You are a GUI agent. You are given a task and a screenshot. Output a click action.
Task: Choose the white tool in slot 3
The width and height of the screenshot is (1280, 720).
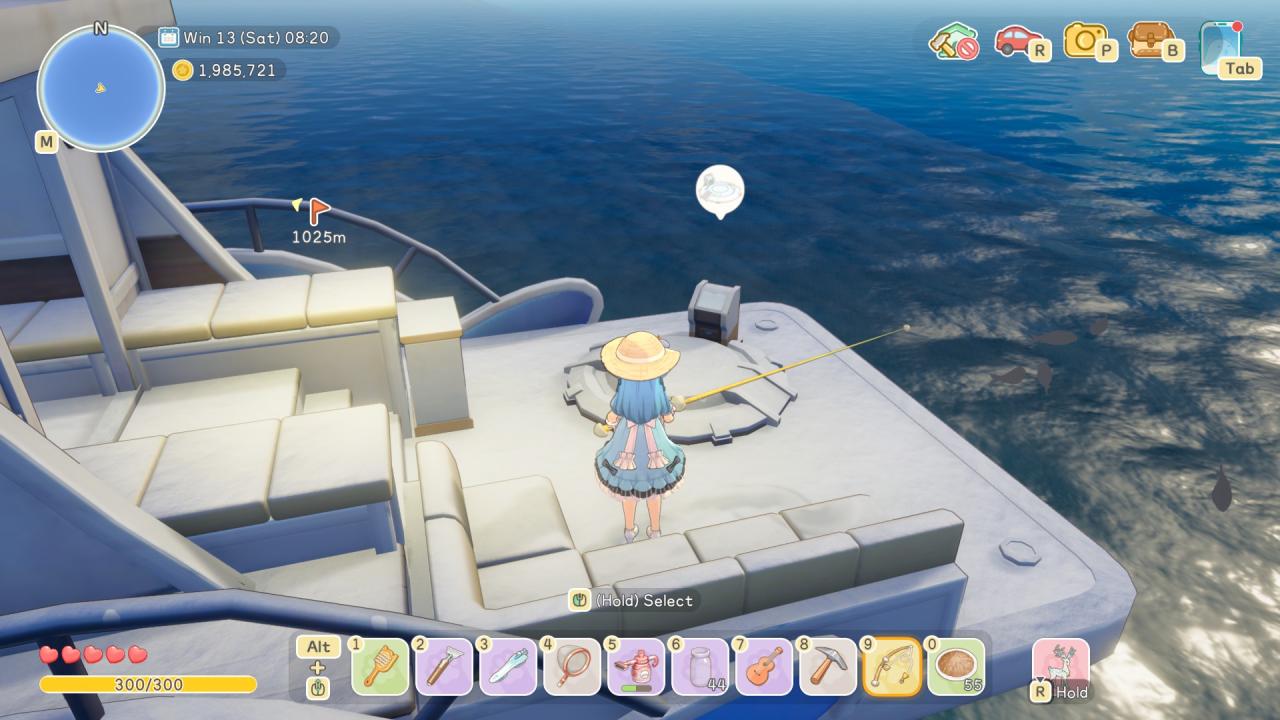[x=508, y=667]
